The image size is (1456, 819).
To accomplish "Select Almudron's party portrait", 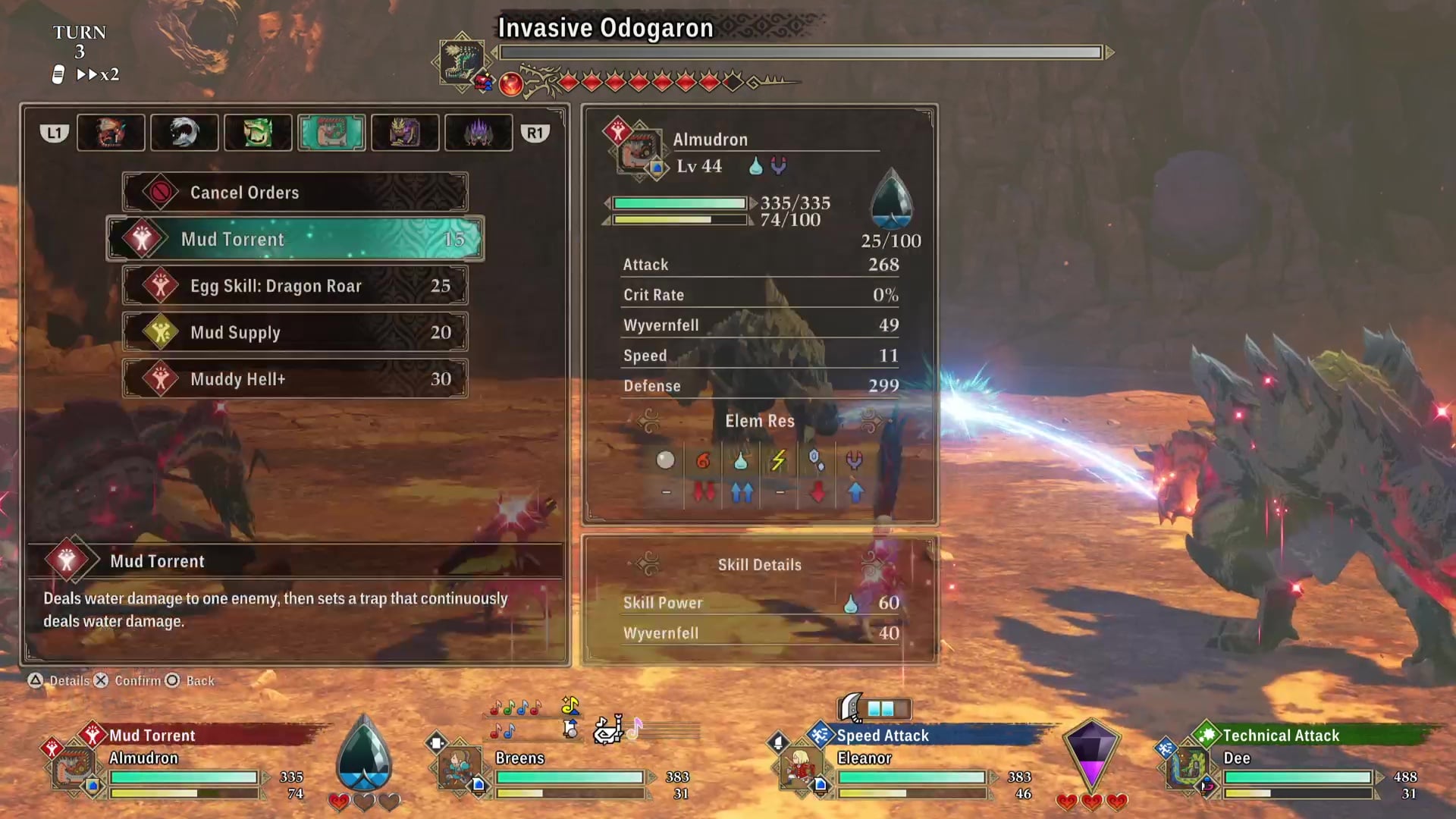I will [x=74, y=767].
